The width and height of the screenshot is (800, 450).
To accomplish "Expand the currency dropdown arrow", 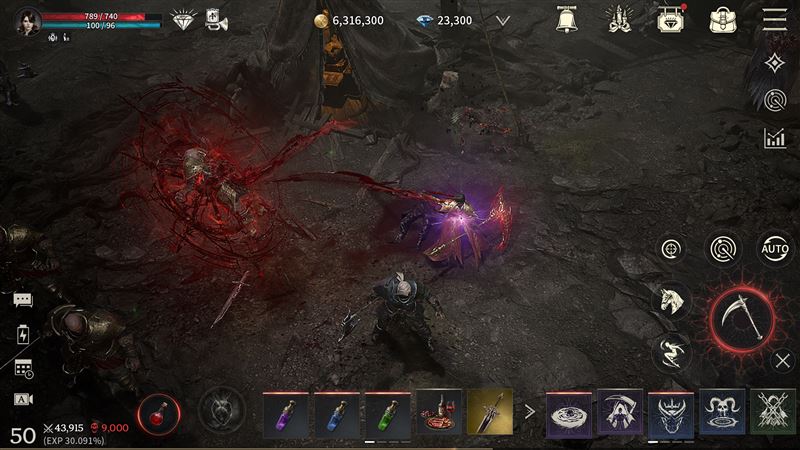I will 503,20.
